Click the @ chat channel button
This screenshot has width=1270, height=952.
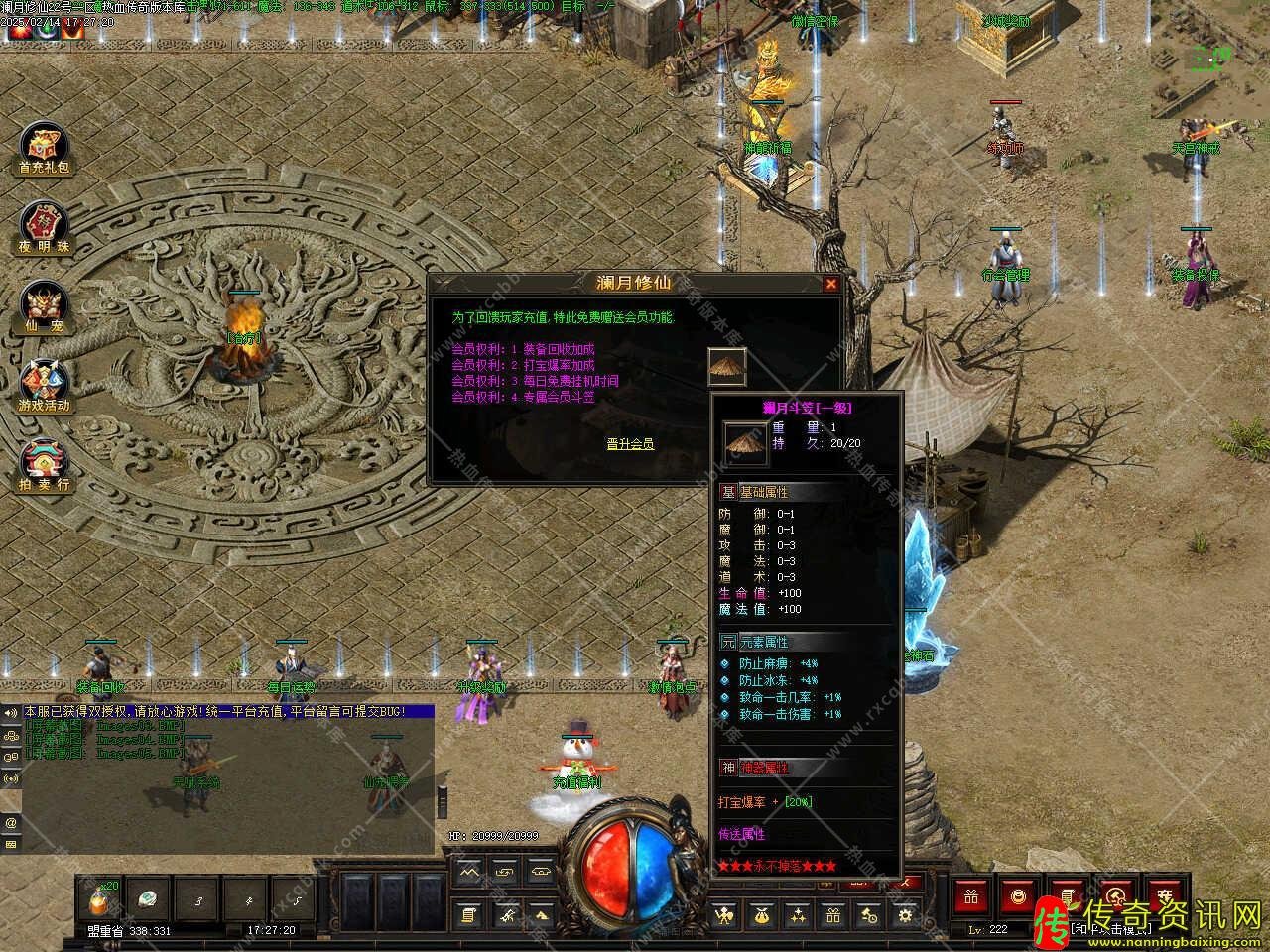11,823
